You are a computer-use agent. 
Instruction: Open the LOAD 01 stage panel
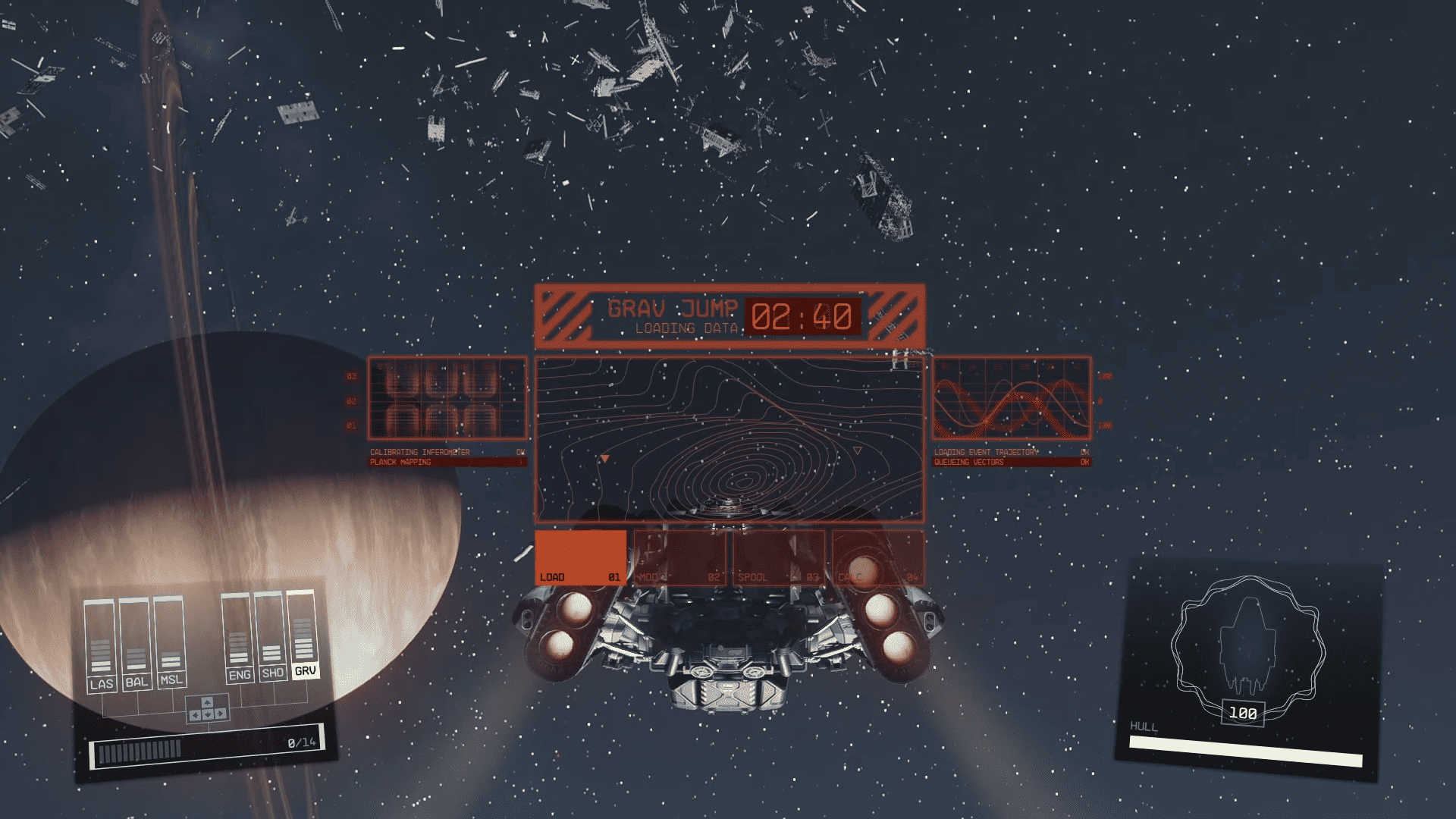coord(580,557)
